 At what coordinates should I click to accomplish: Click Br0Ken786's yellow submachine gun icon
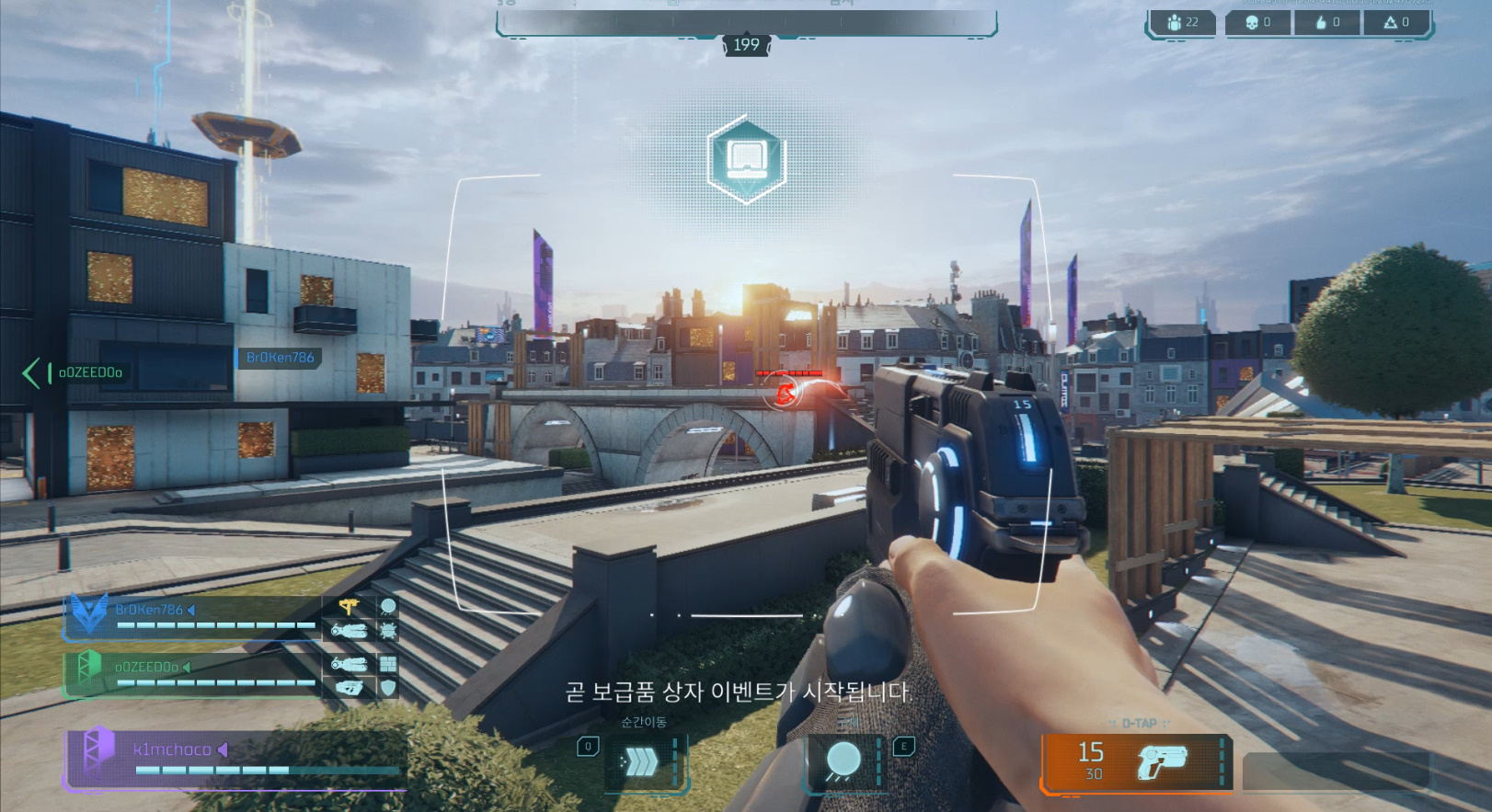click(349, 606)
